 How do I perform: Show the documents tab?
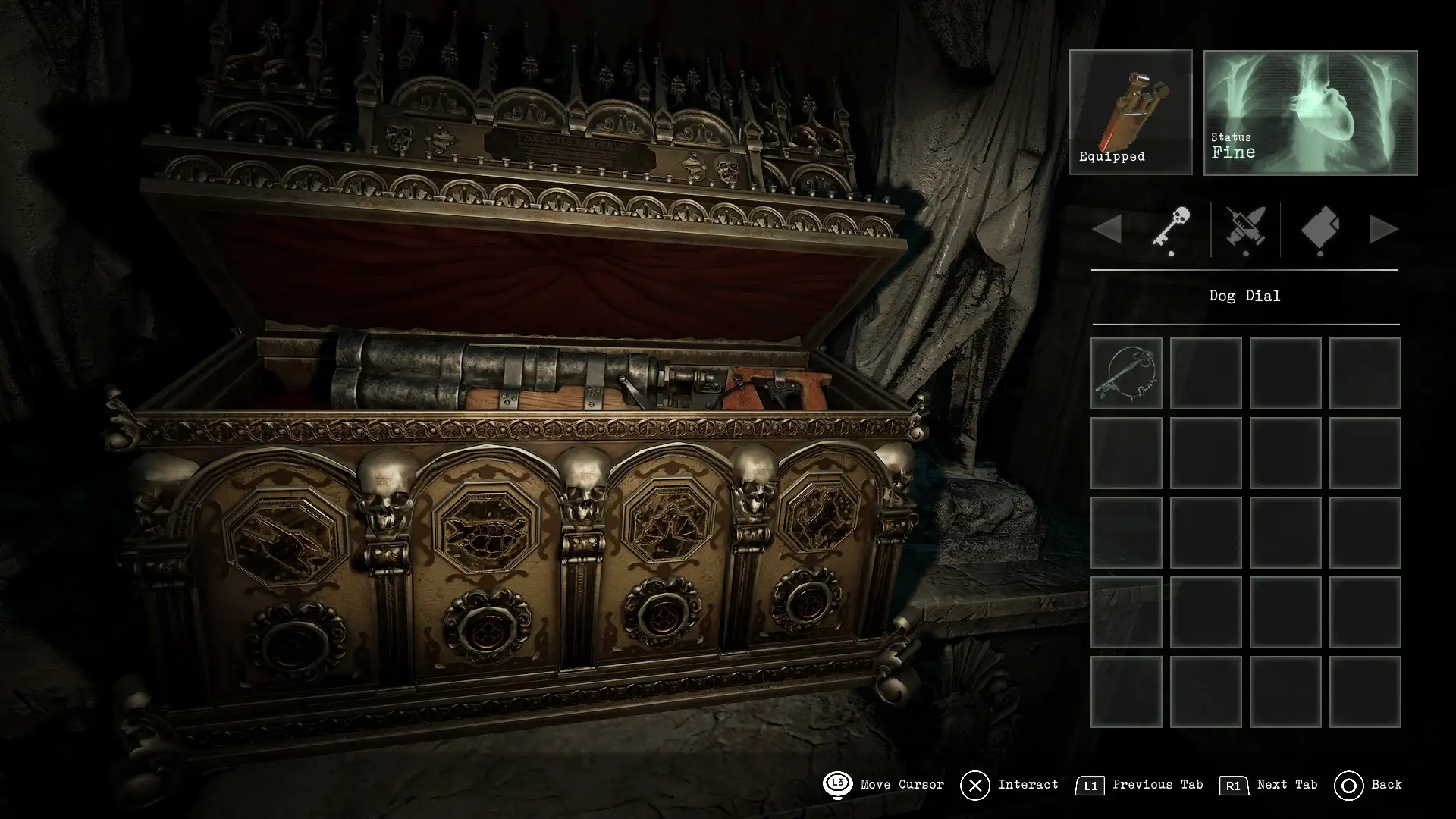tap(1319, 227)
